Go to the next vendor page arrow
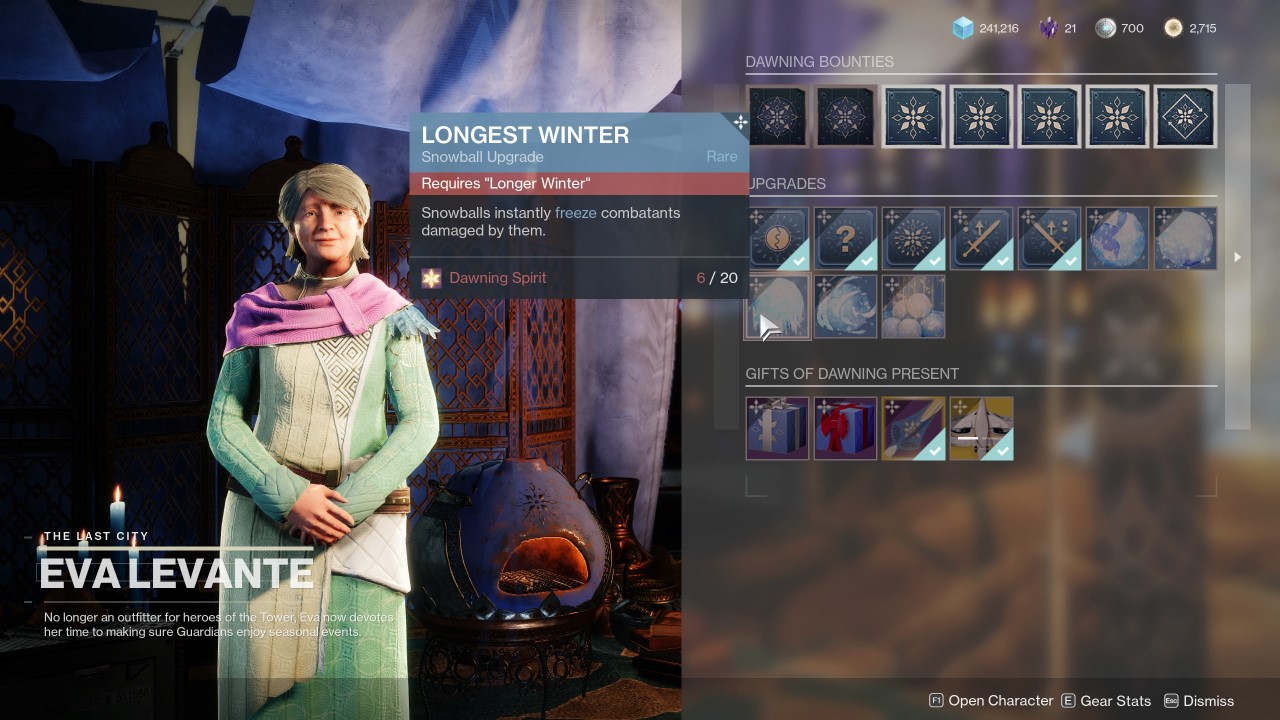1280x720 pixels. pos(1237,257)
